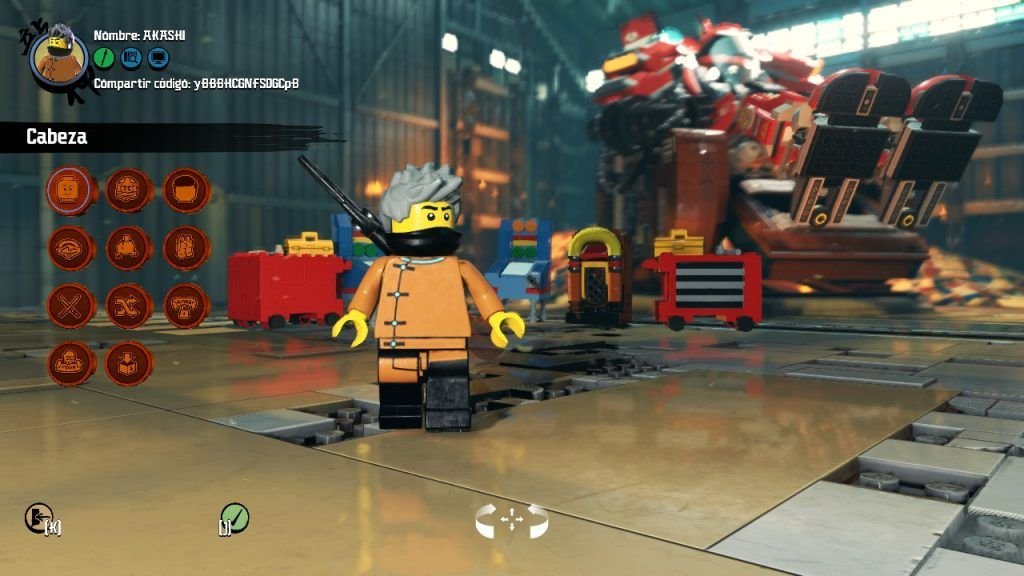Open the padlock locked items icon

point(186,305)
